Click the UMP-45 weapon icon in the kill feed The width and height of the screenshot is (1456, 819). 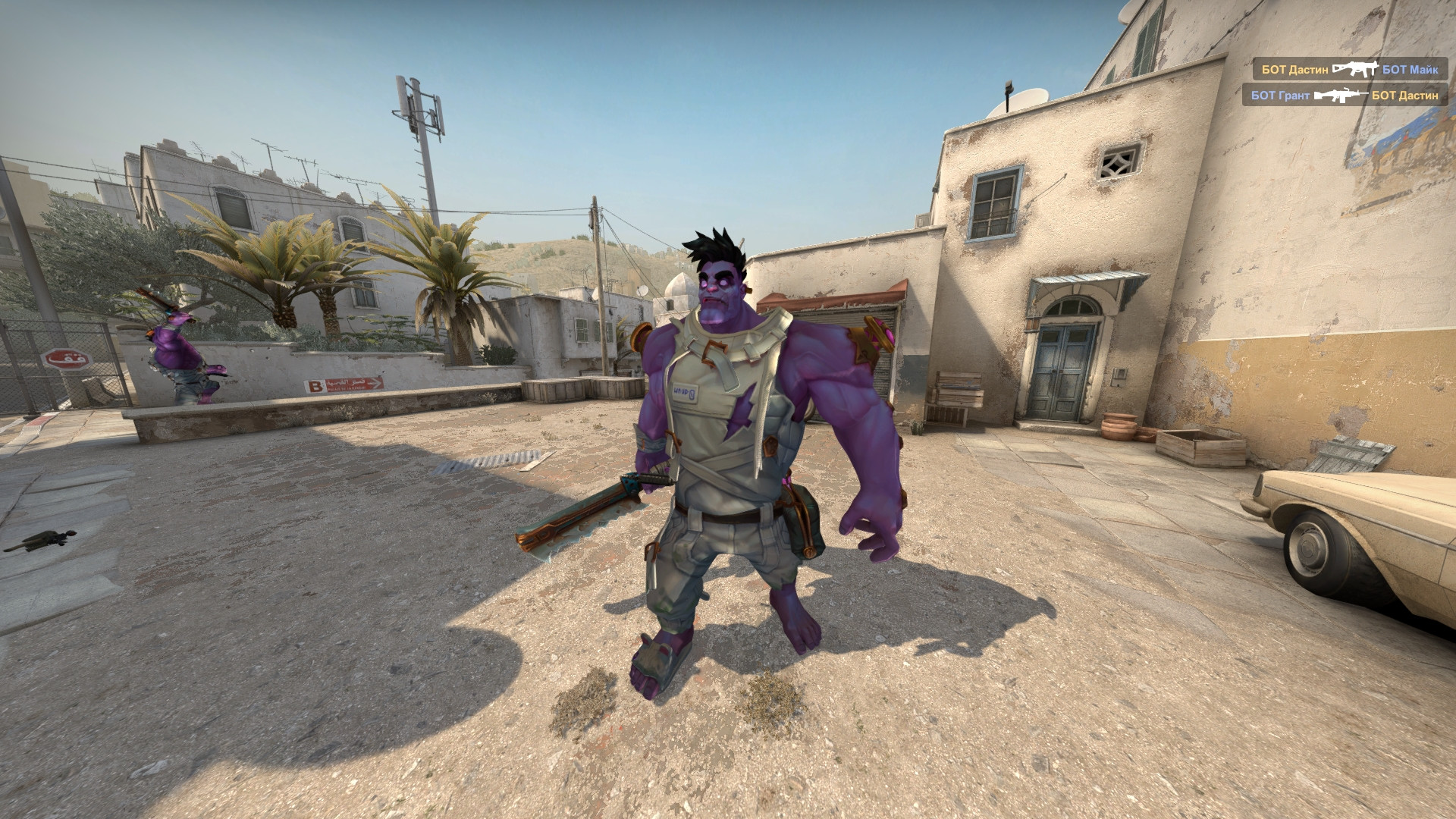[x=1357, y=68]
